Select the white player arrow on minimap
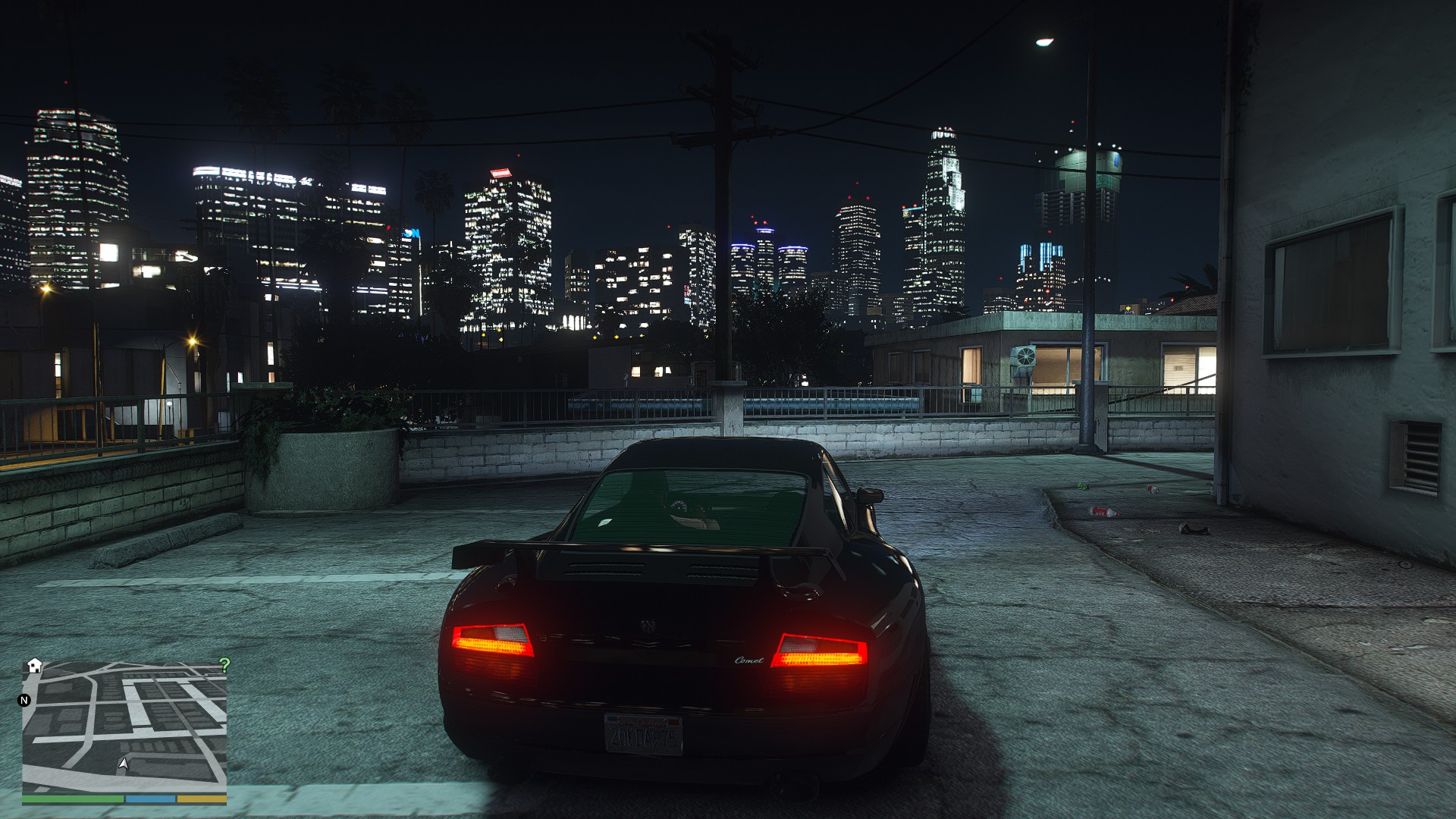 point(124,764)
